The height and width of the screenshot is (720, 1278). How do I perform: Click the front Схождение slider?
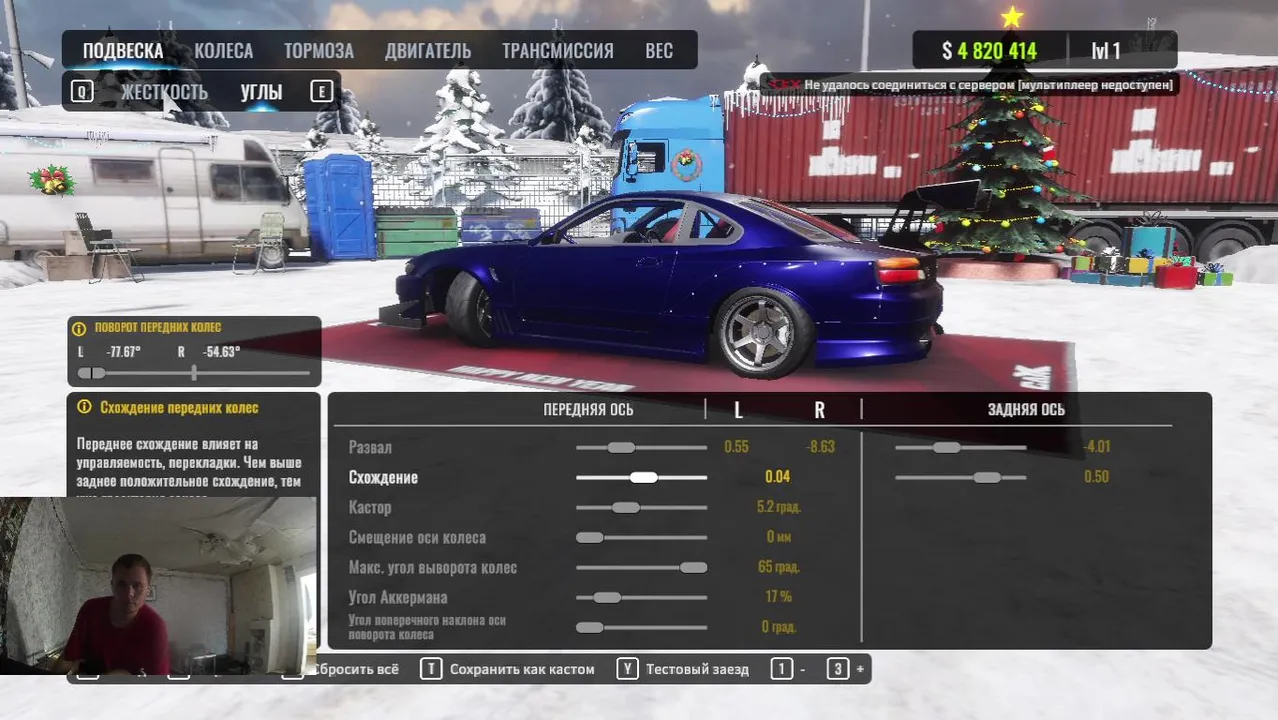pyautogui.click(x=643, y=477)
